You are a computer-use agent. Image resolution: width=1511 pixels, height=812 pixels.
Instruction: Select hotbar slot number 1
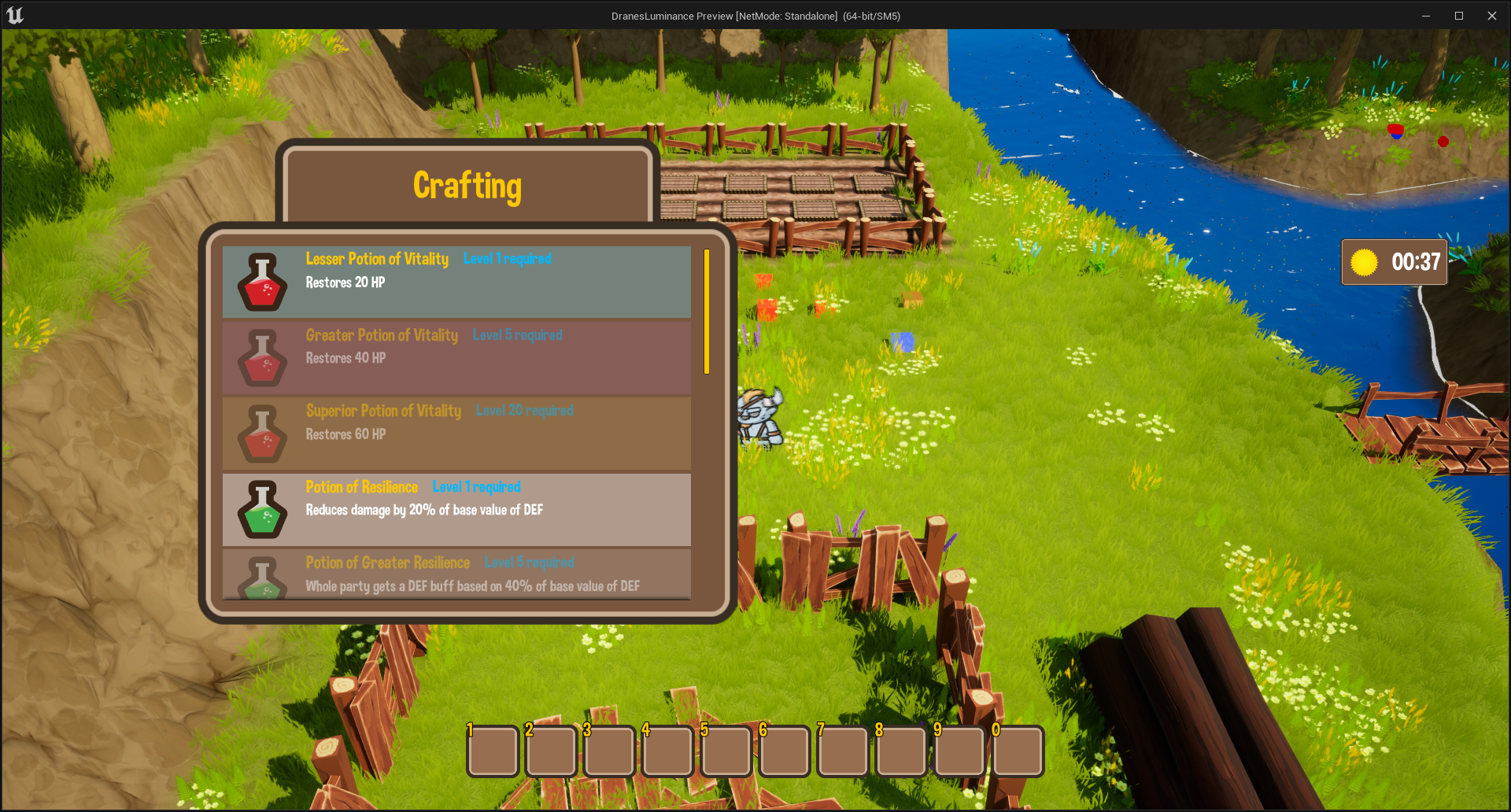(x=493, y=751)
